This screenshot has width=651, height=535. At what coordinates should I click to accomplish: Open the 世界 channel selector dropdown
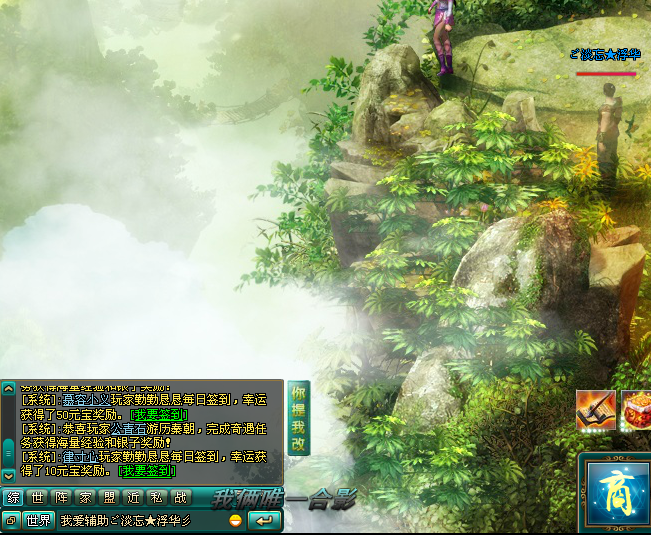click(39, 520)
